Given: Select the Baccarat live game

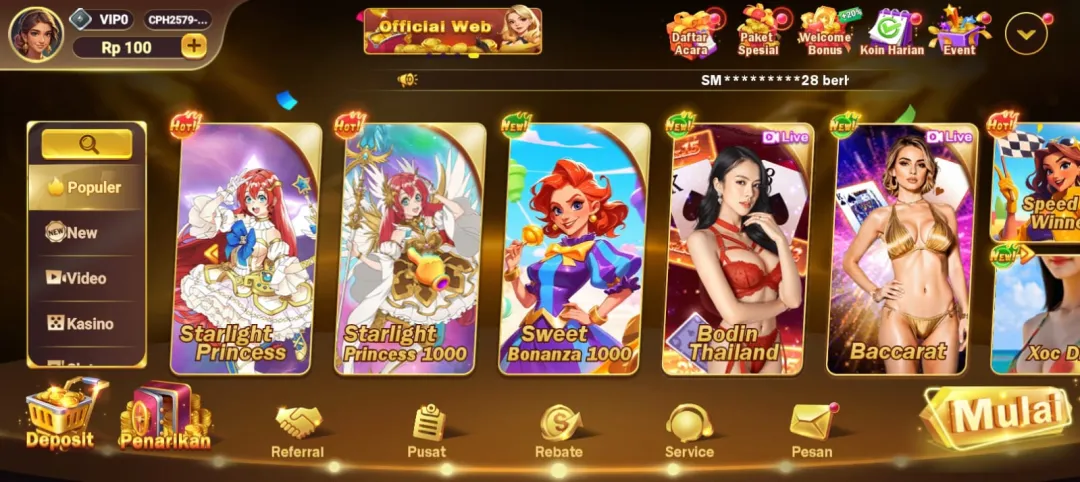Looking at the screenshot, I should [x=901, y=249].
